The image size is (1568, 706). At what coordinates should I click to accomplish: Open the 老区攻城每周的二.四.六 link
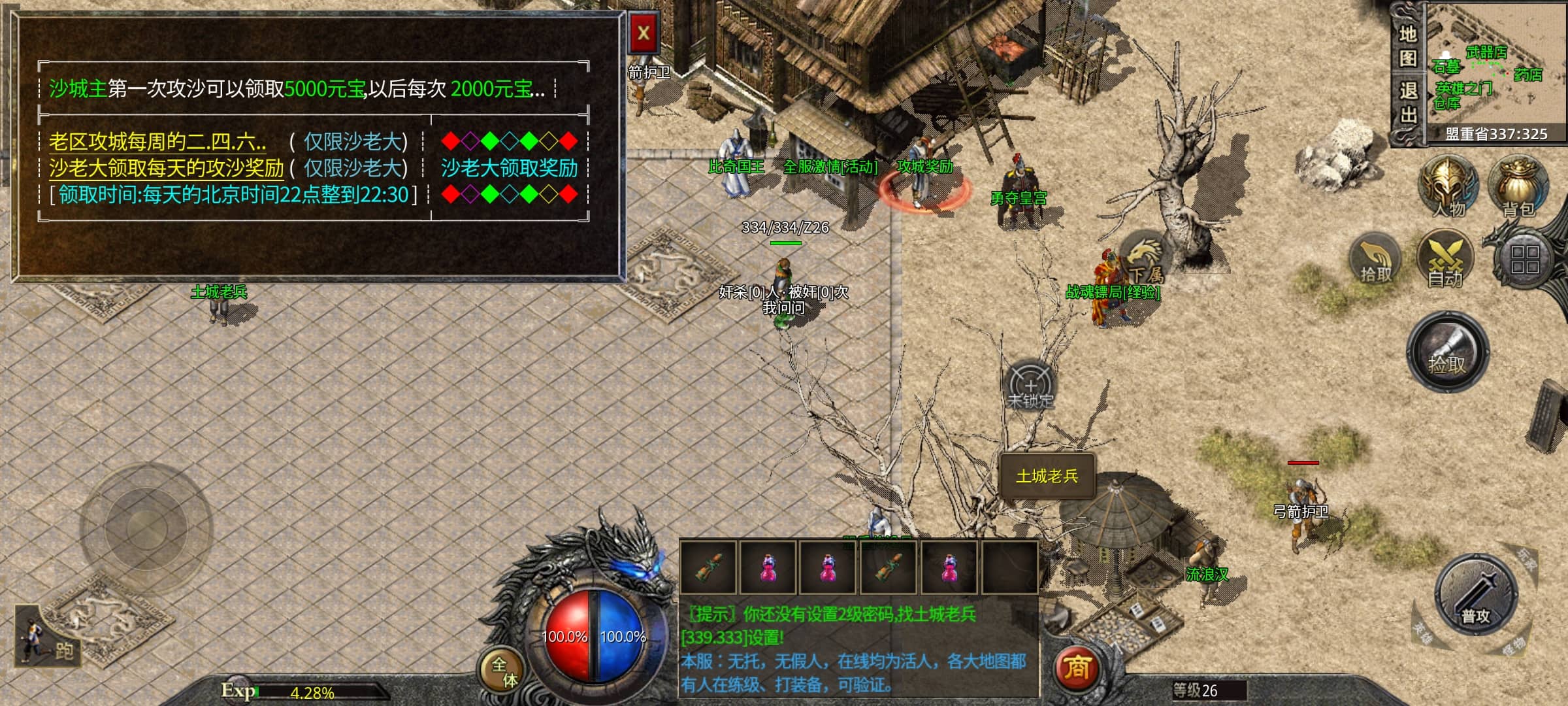[157, 141]
